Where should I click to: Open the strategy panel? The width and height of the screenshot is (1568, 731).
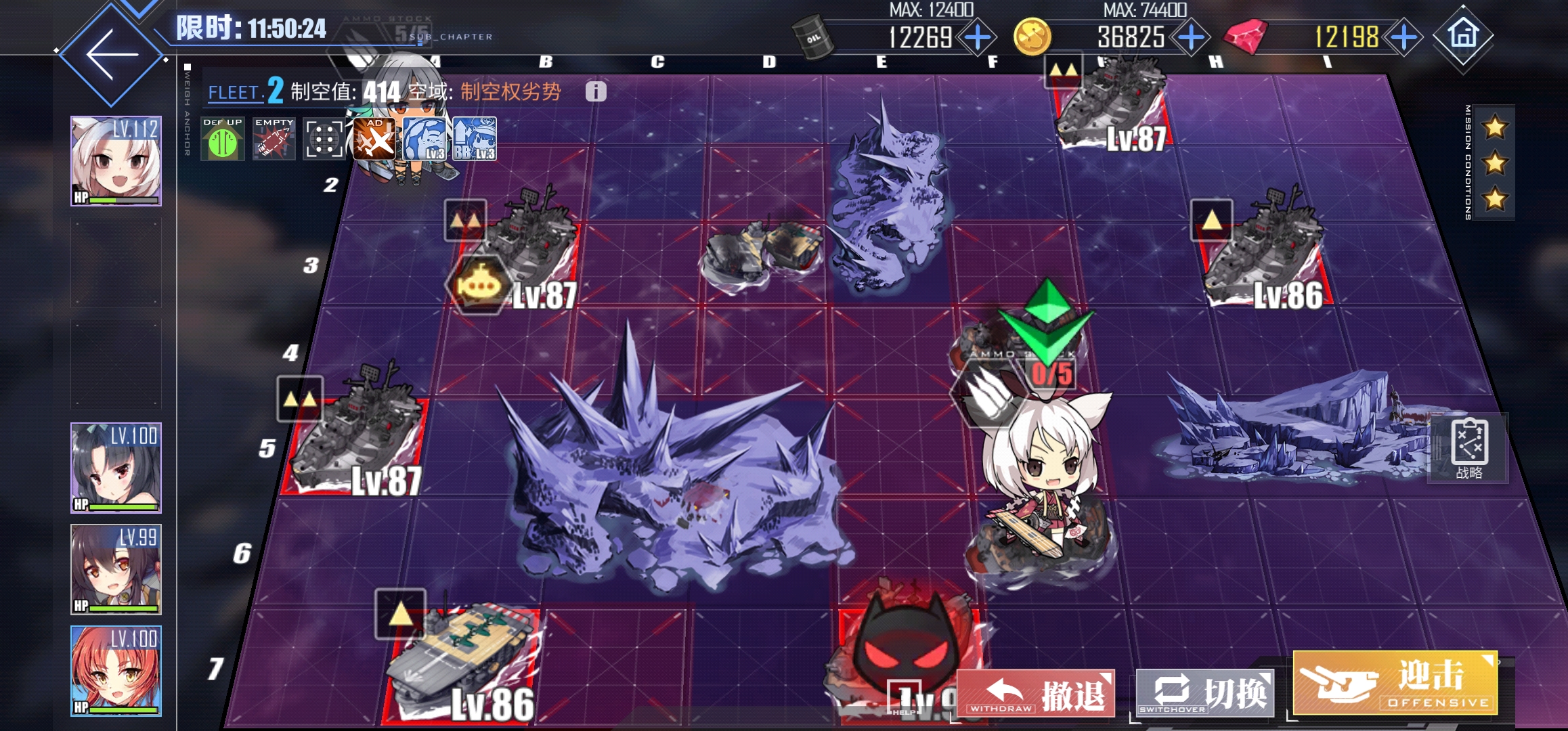1469,448
